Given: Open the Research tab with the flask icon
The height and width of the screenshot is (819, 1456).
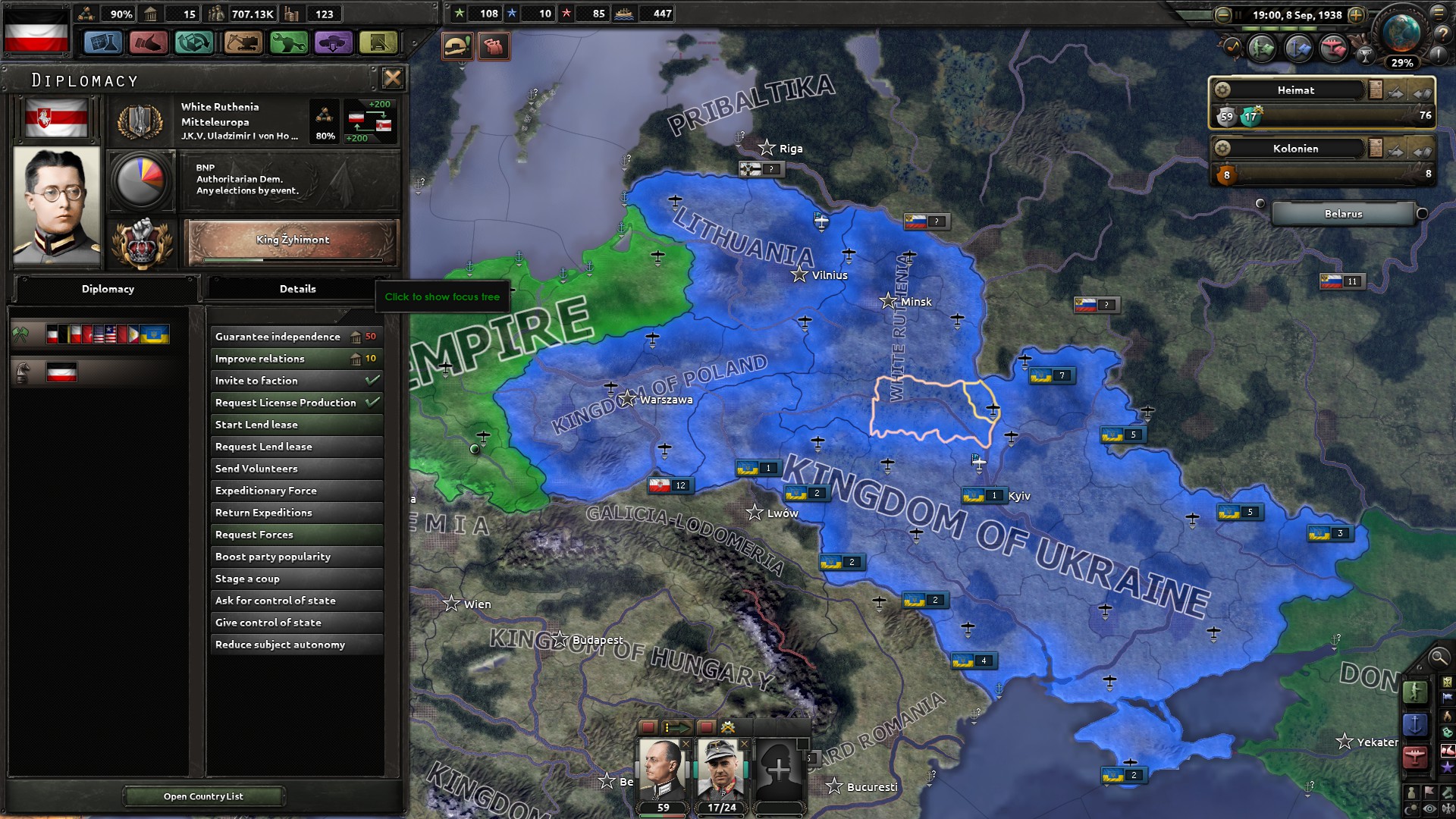Looking at the screenshot, I should click(104, 43).
